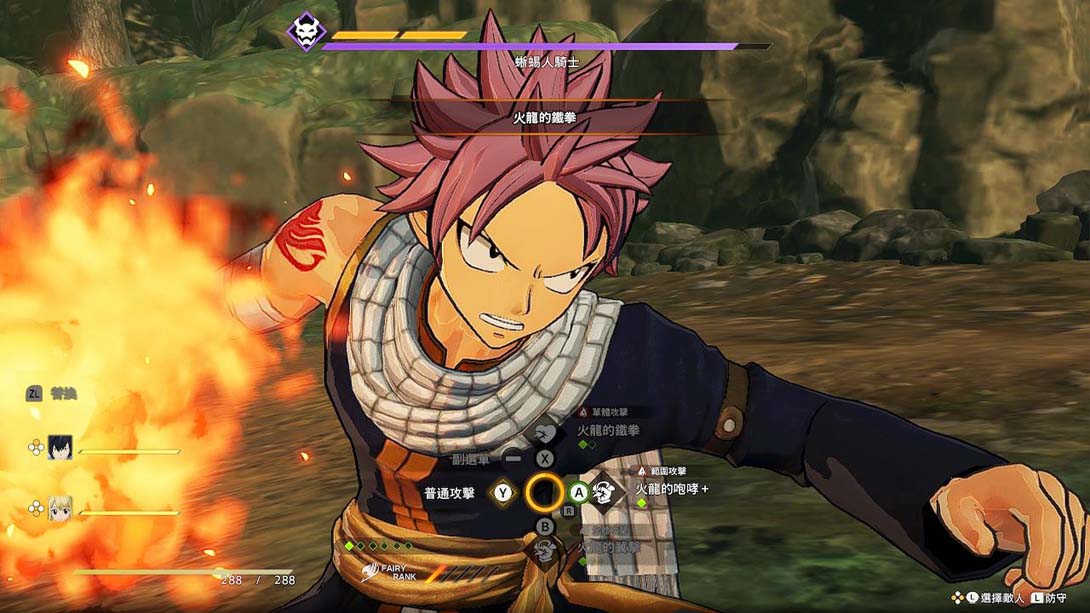Select the dark-haired Gray party portrait
The width and height of the screenshot is (1090, 613).
point(59,448)
